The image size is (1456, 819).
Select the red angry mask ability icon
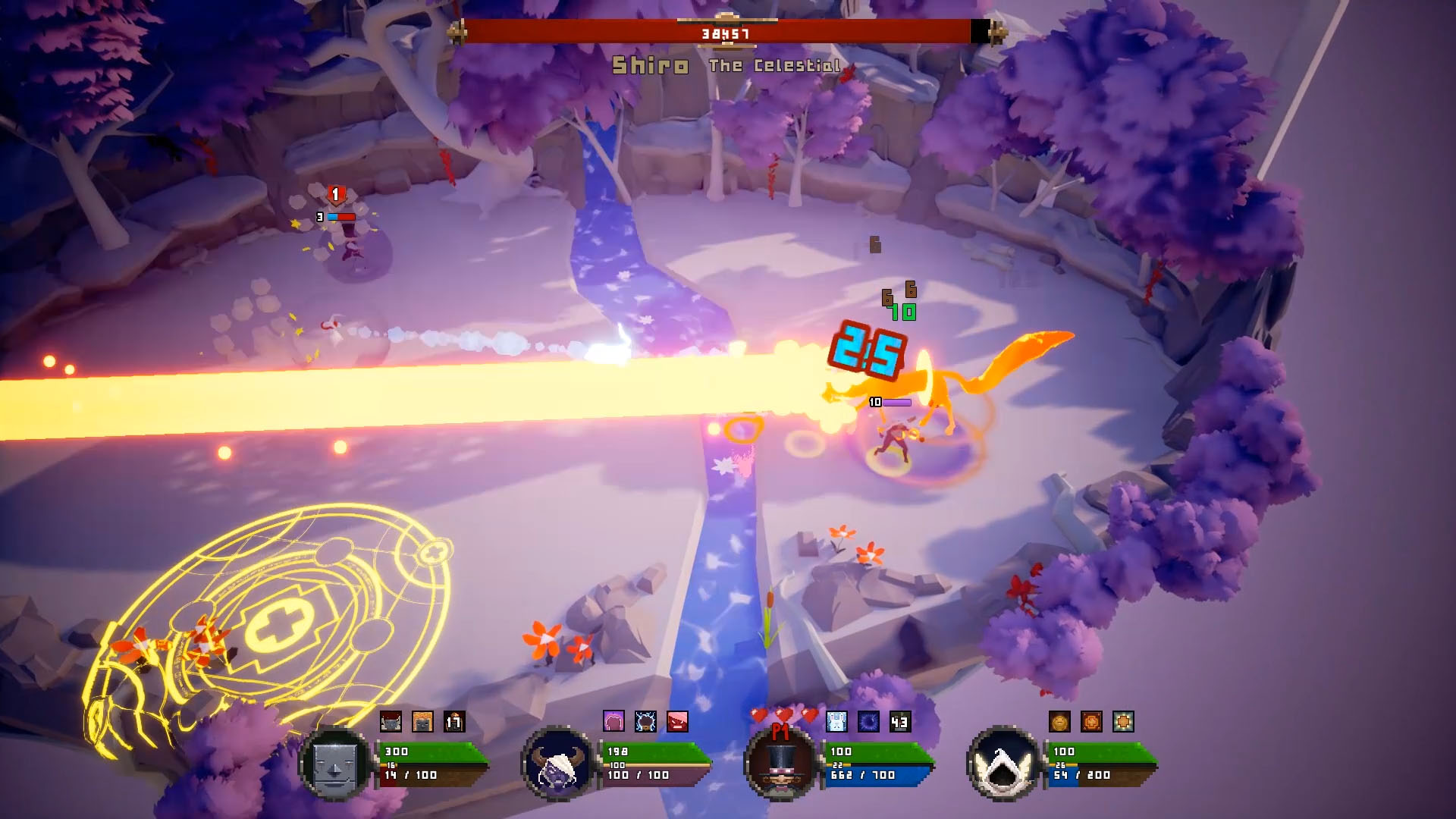676,720
